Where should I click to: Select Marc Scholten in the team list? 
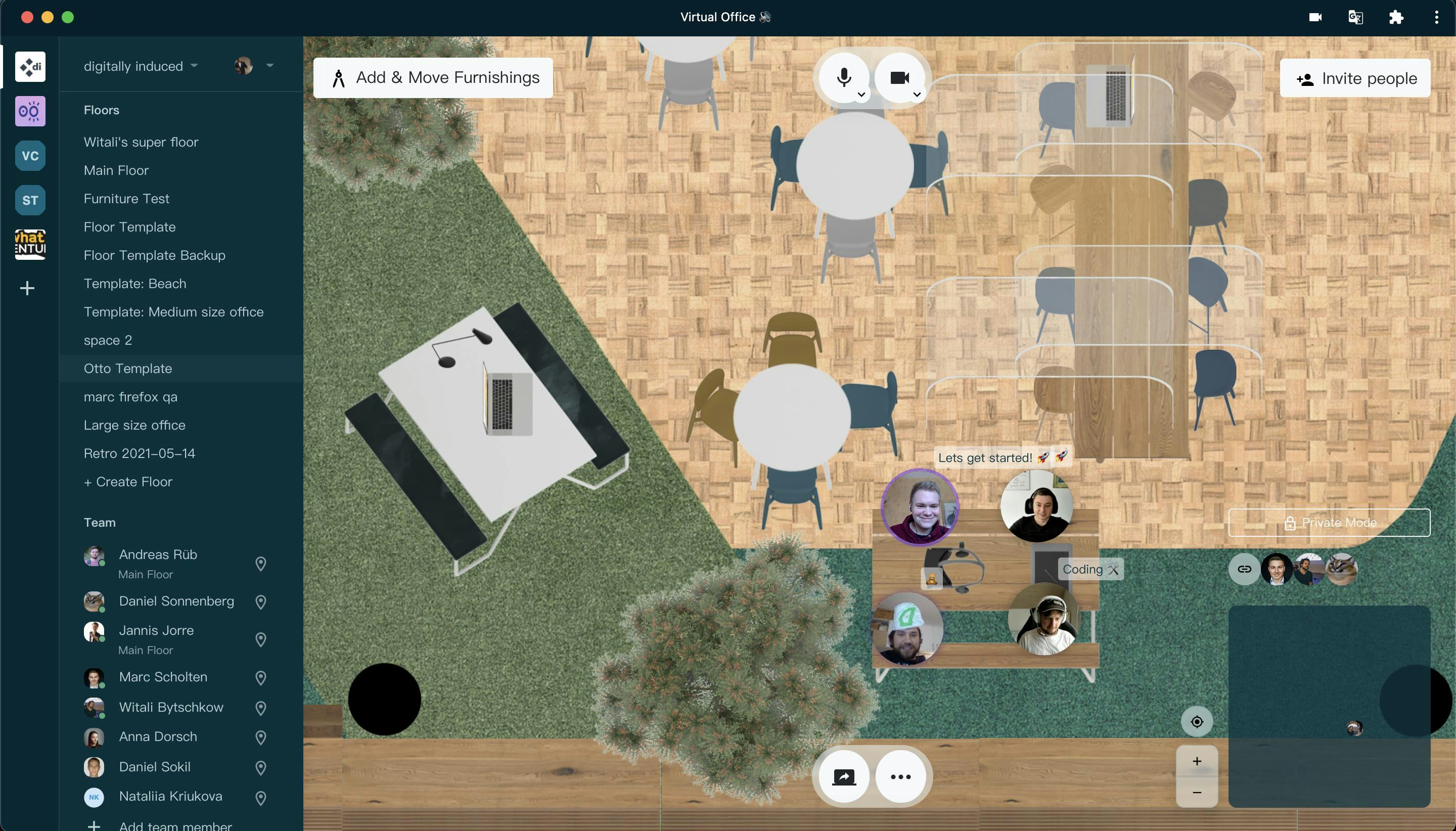point(163,676)
